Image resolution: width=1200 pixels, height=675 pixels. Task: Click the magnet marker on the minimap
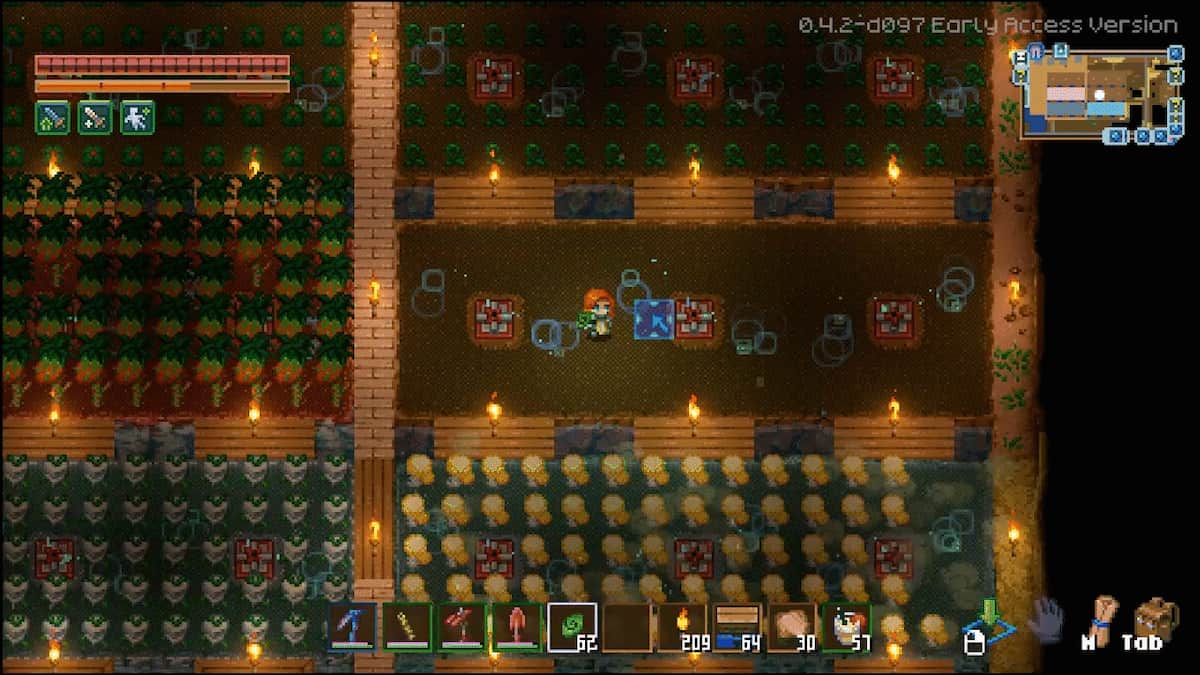click(1036, 51)
